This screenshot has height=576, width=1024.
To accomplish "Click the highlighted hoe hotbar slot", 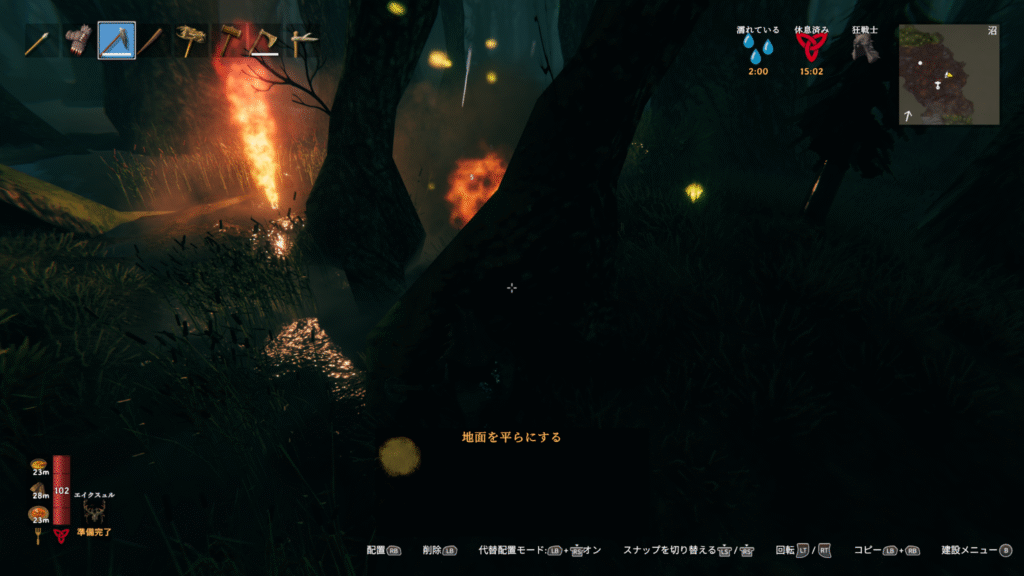I will 117,42.
